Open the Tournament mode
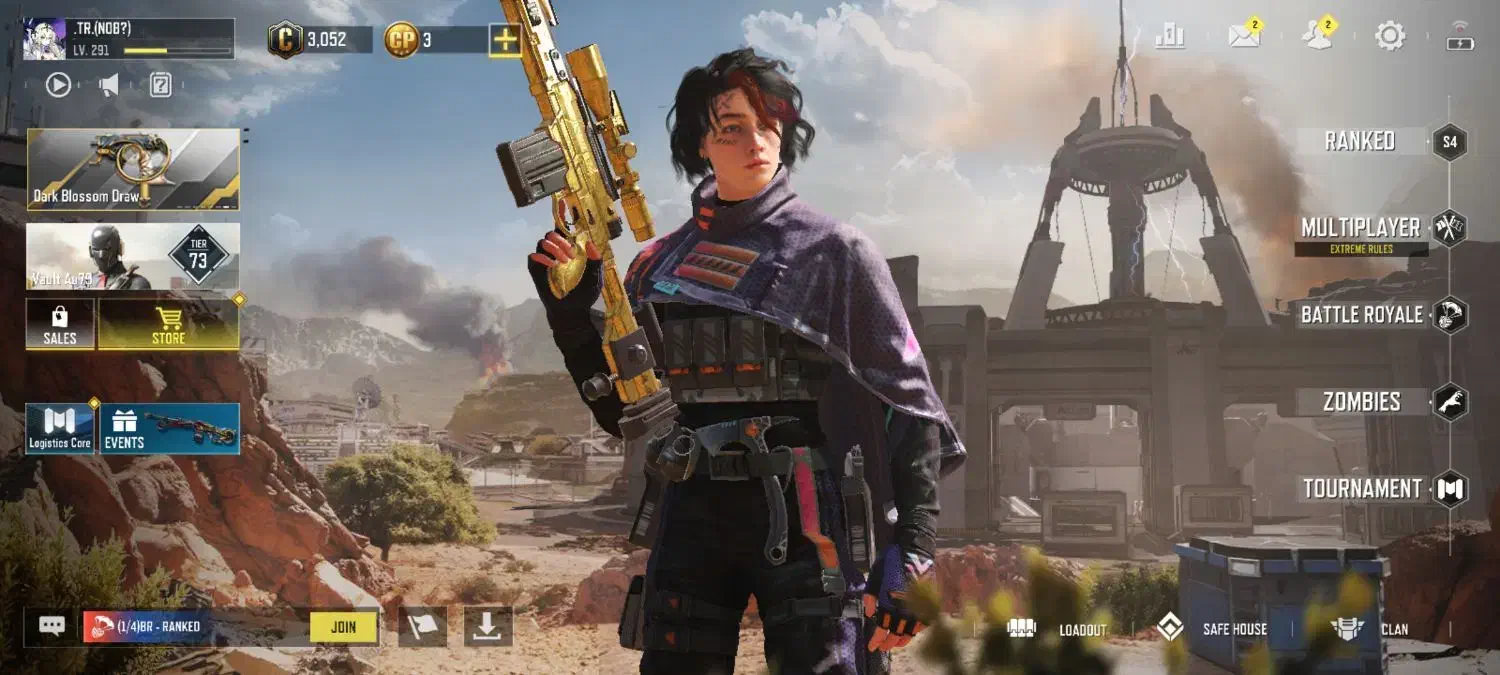Screen dimensions: 1500x675 1362,489
